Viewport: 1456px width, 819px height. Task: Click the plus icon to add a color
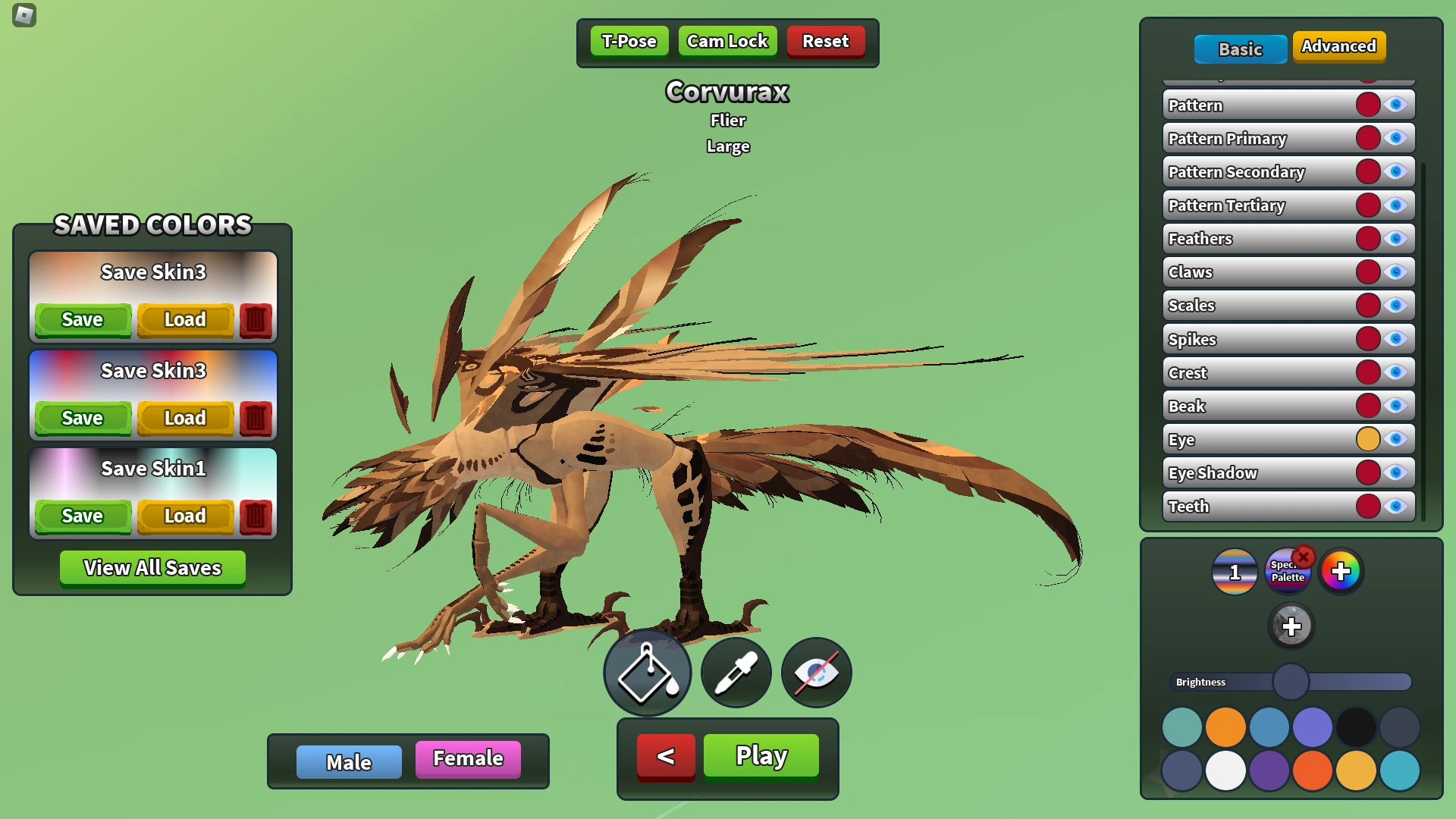1290,626
